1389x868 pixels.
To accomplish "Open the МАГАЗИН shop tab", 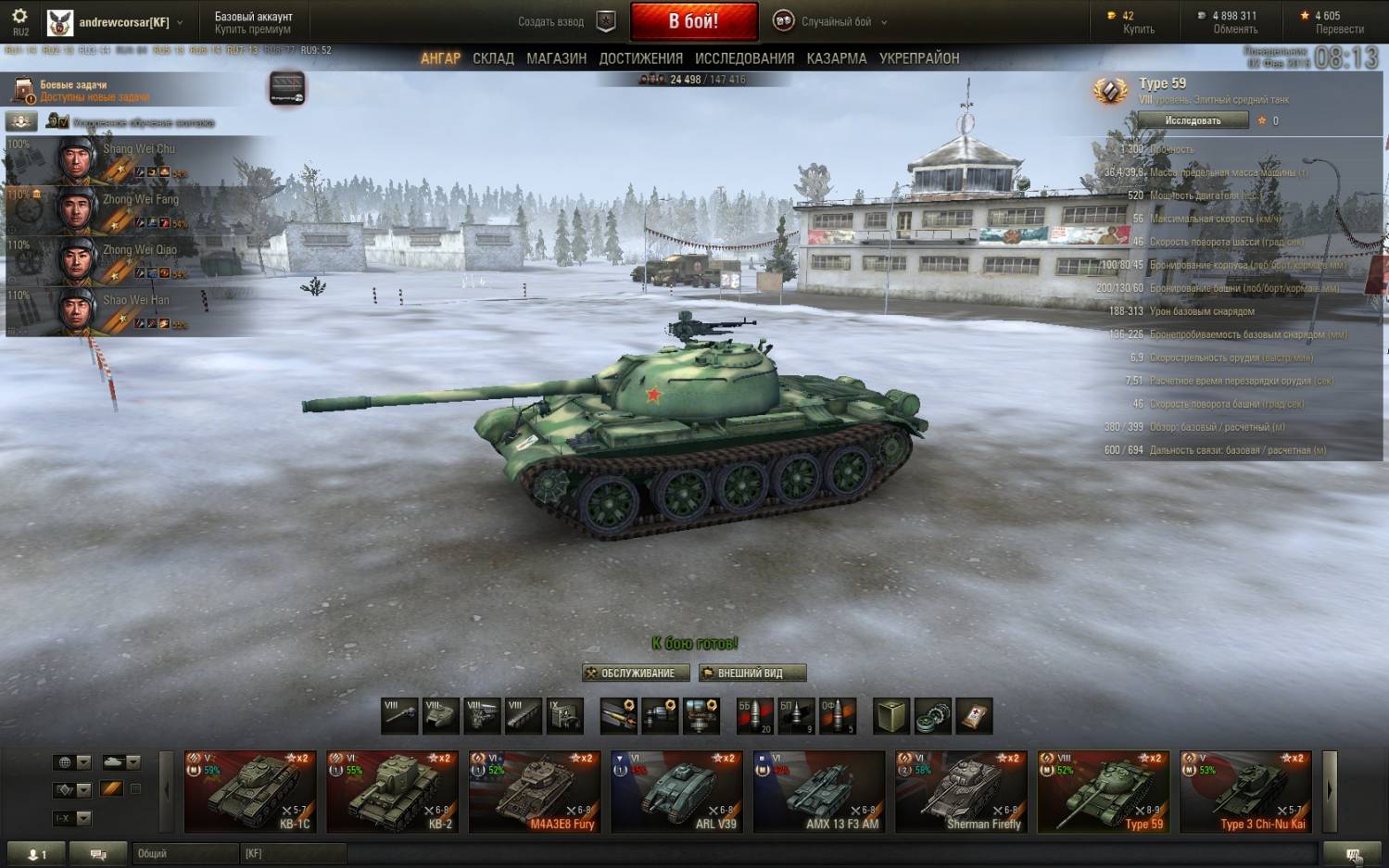I will click(556, 58).
